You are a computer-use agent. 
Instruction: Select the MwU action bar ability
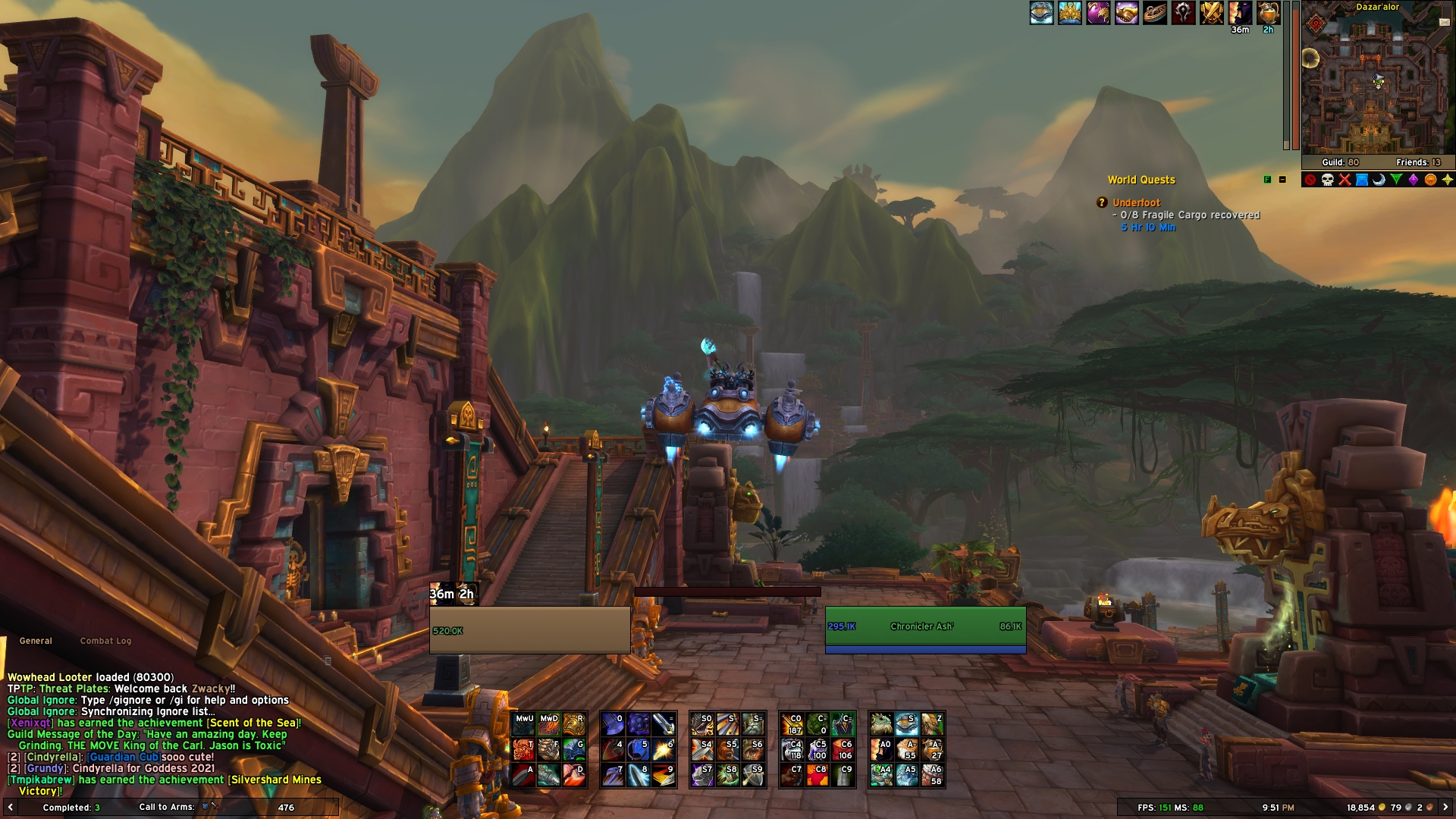523,723
